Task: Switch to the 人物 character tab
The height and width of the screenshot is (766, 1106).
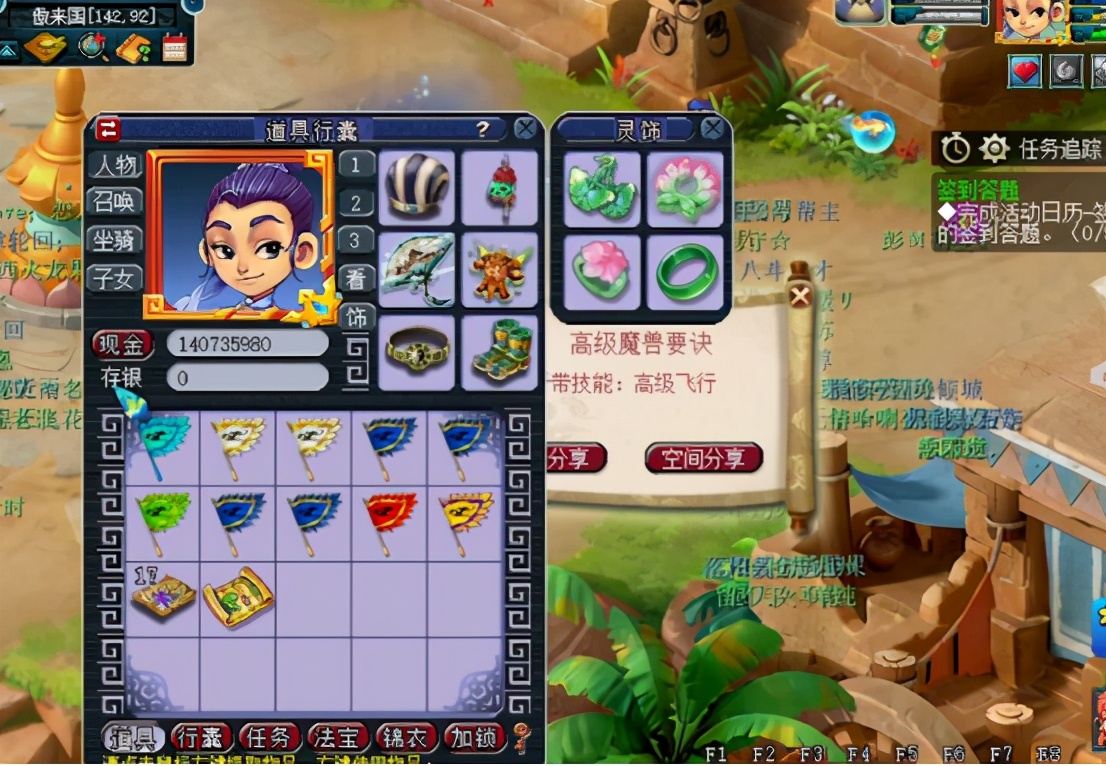Action: coord(115,164)
